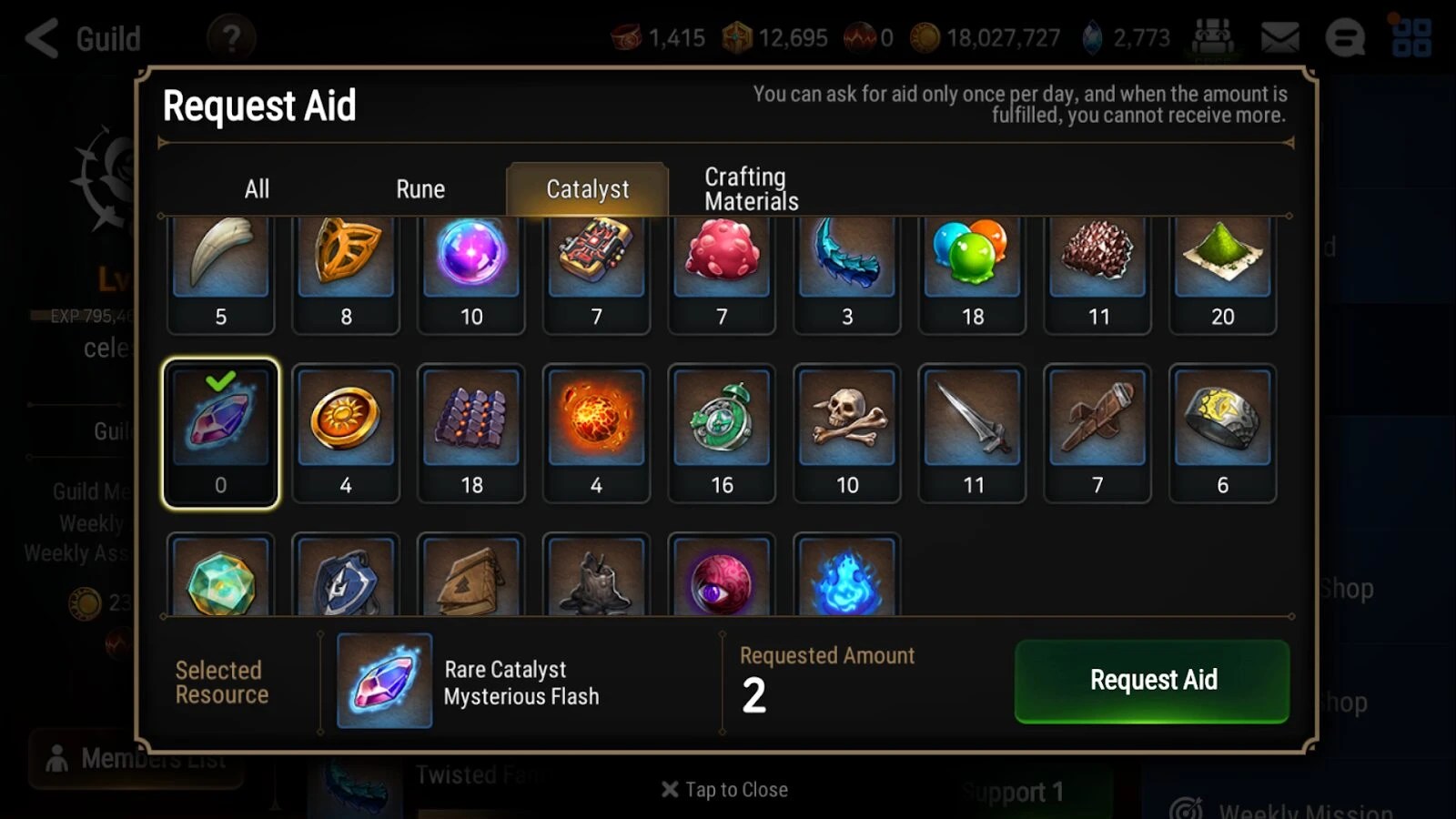Viewport: 1456px width, 819px height.
Task: Open the chat window
Action: pyautogui.click(x=1344, y=38)
